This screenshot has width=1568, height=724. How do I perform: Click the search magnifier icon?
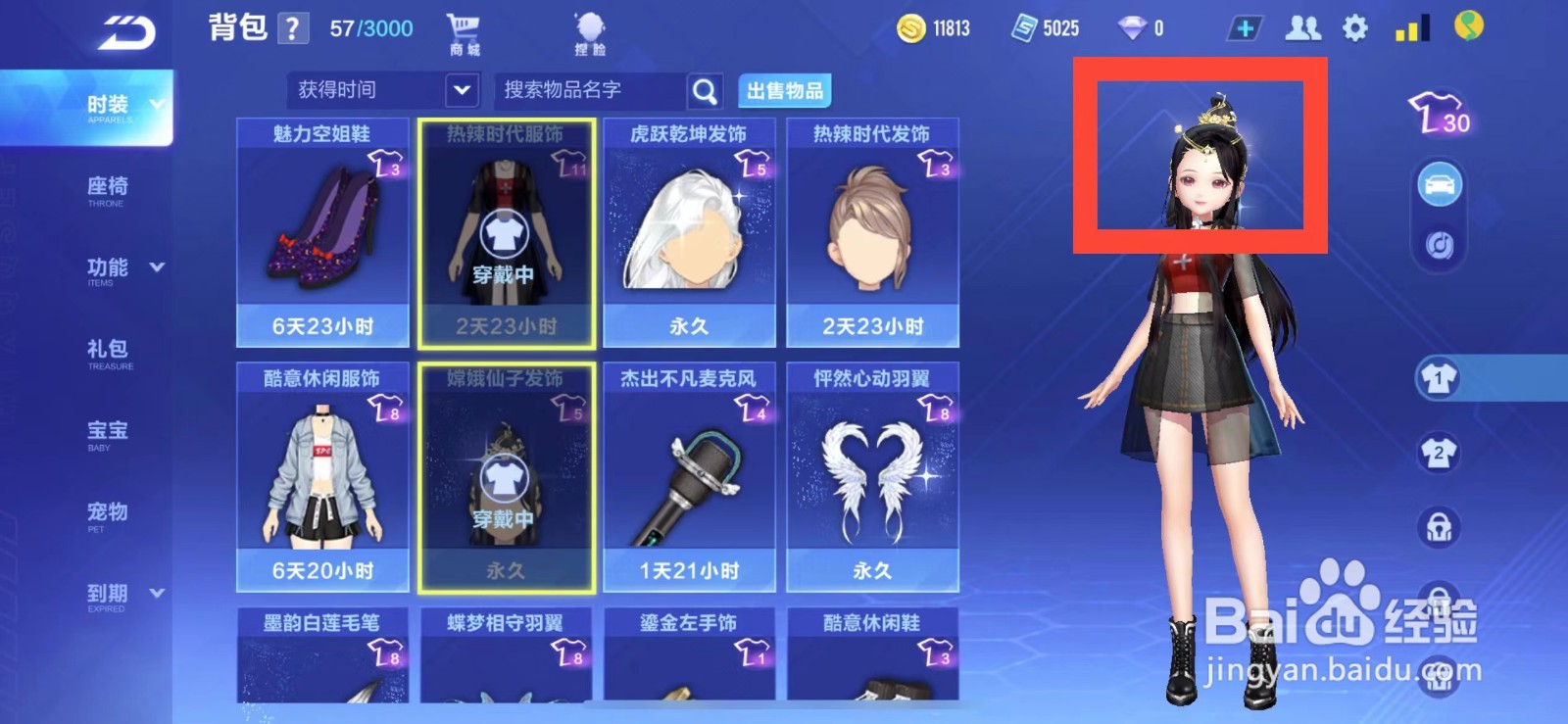[705, 90]
